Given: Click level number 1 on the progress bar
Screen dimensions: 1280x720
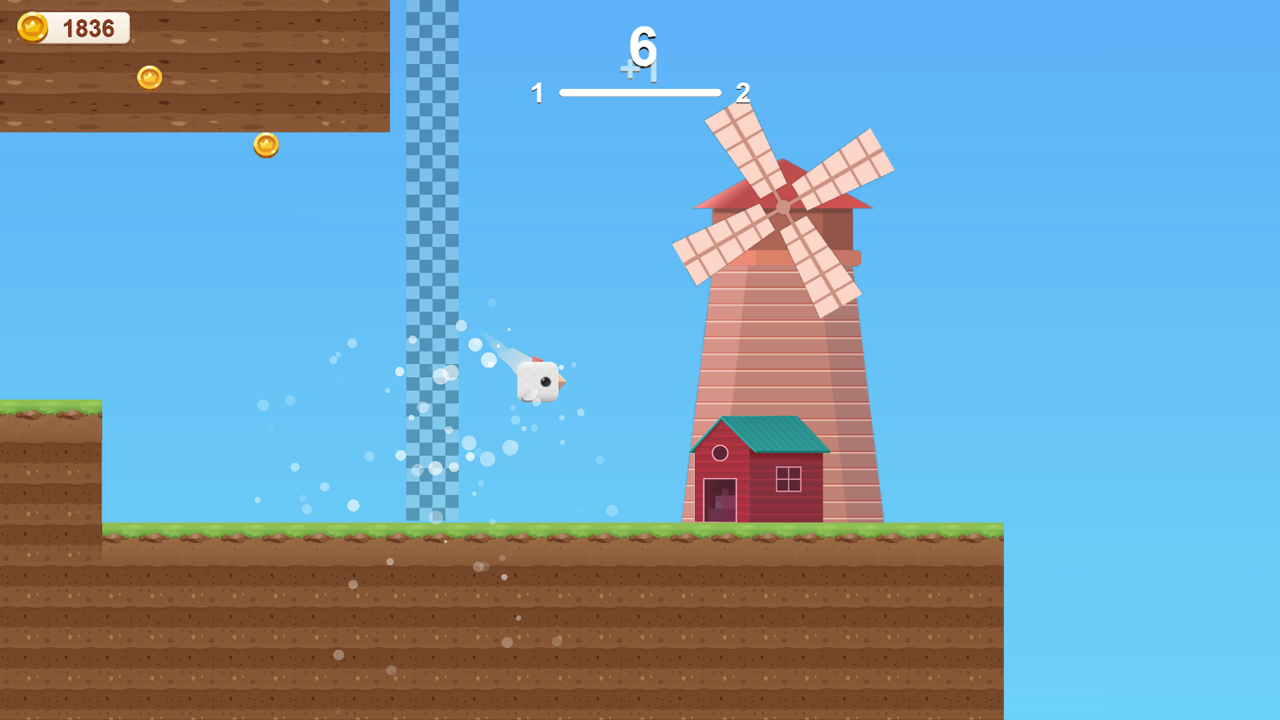Looking at the screenshot, I should pyautogui.click(x=537, y=93).
